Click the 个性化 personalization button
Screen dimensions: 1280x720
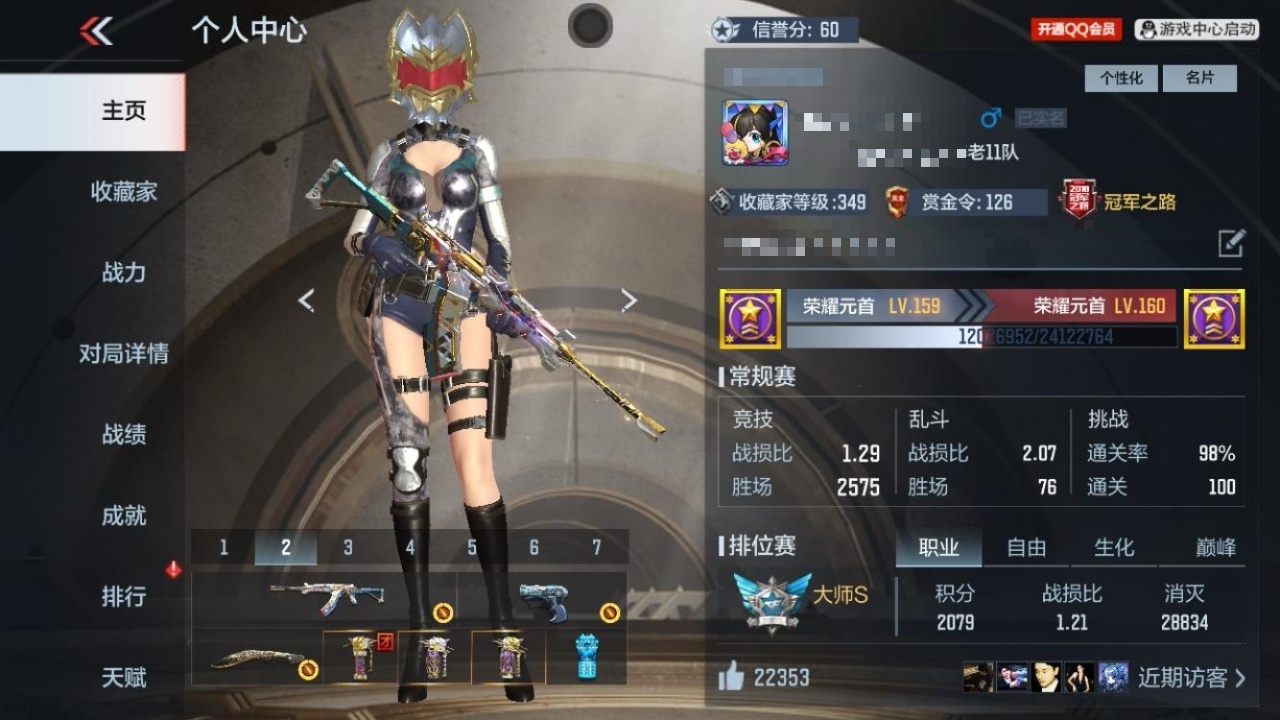(1121, 78)
